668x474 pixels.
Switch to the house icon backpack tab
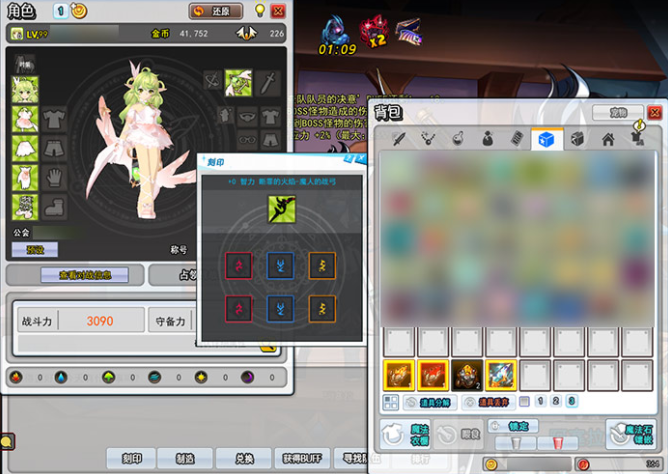tap(607, 139)
